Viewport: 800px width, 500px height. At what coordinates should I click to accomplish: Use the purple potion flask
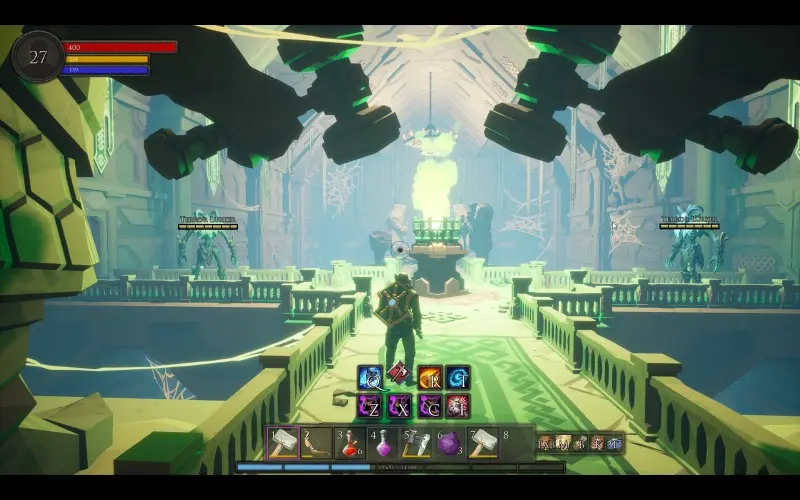(x=383, y=442)
